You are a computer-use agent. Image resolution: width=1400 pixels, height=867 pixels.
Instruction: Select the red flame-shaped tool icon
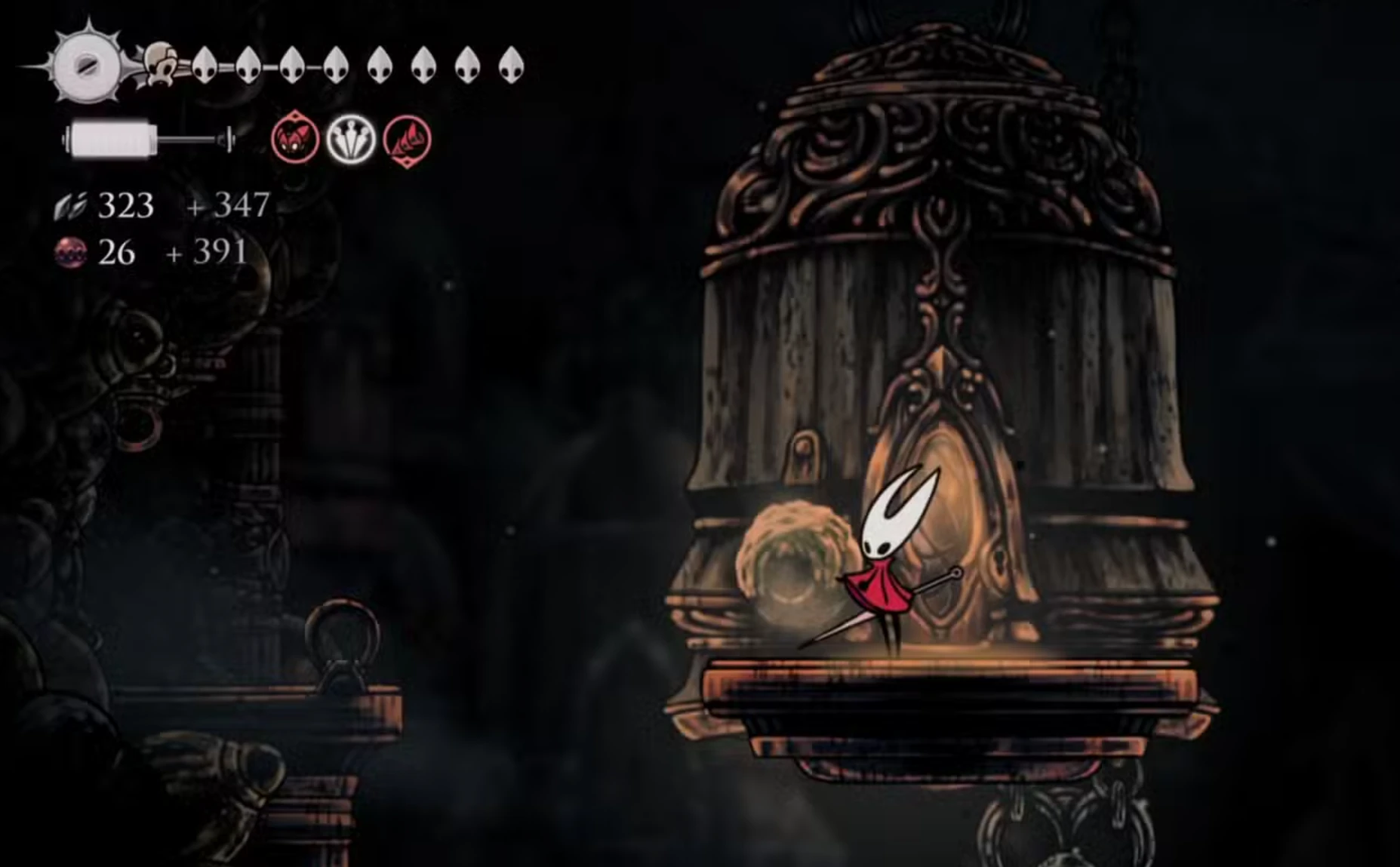click(407, 140)
